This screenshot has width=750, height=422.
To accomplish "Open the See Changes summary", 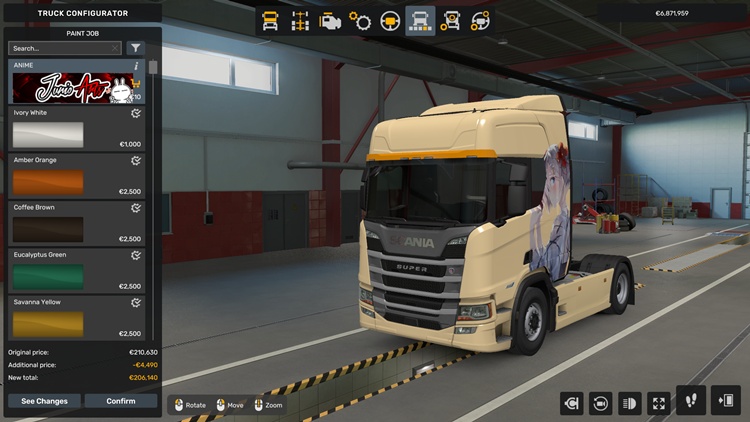I will [44, 401].
